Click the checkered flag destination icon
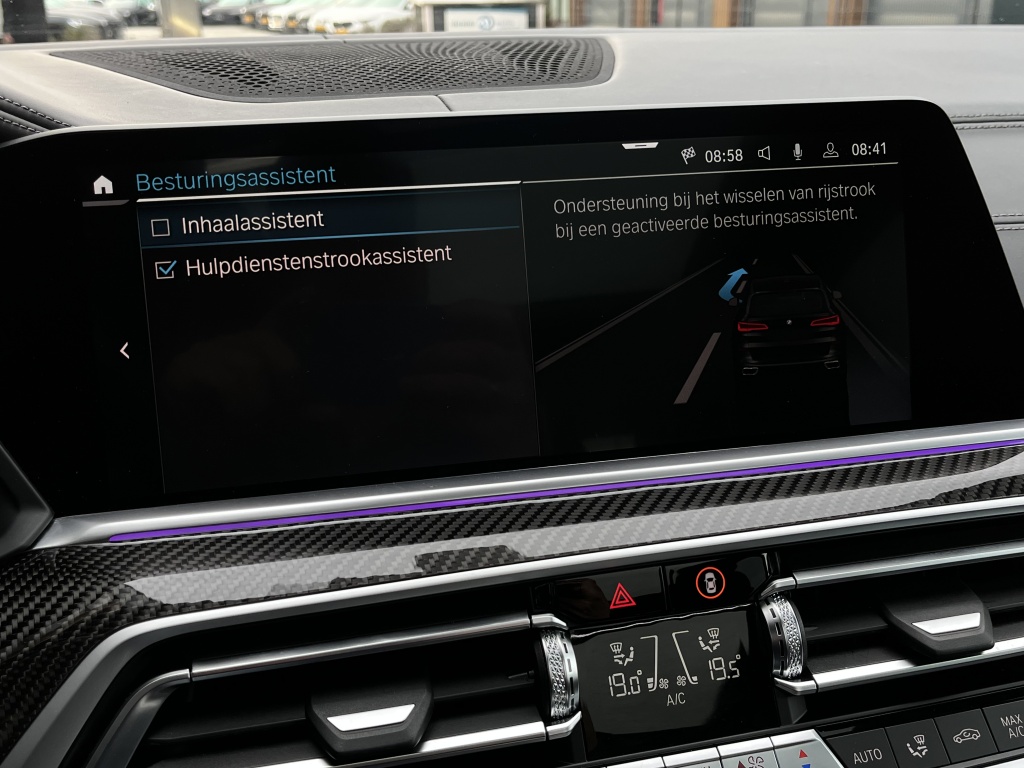The width and height of the screenshot is (1024, 768). click(688, 155)
